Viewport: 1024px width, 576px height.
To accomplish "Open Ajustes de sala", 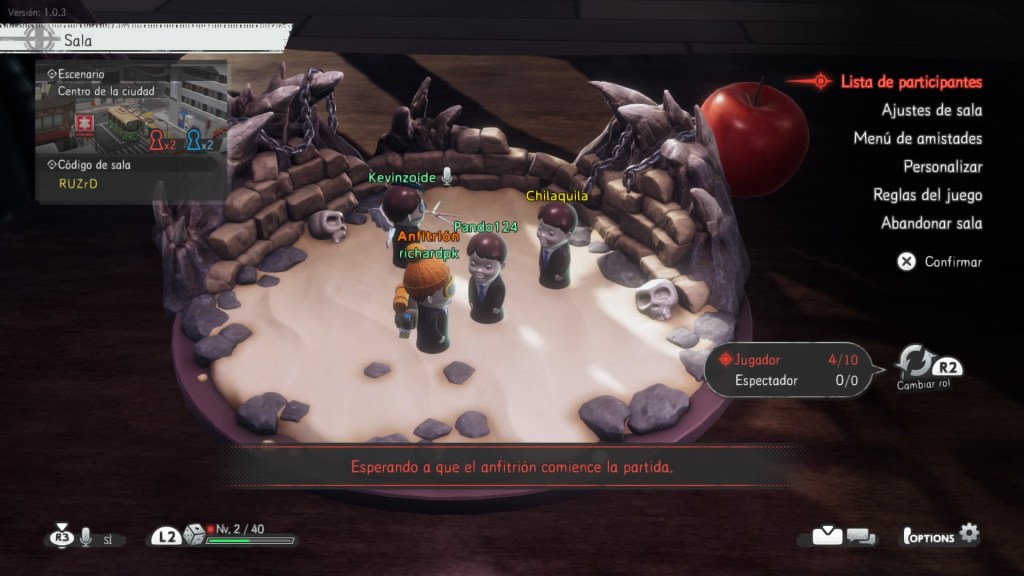I will (931, 110).
